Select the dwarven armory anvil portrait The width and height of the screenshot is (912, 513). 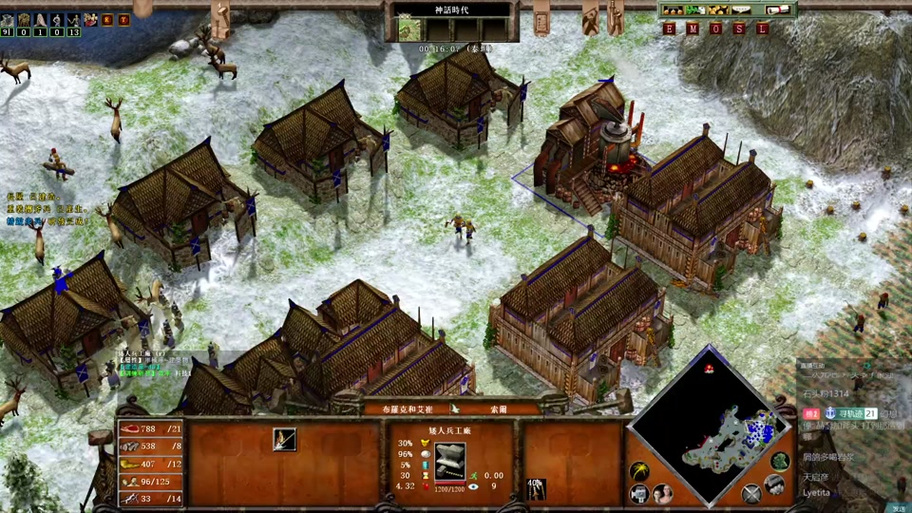pos(450,459)
